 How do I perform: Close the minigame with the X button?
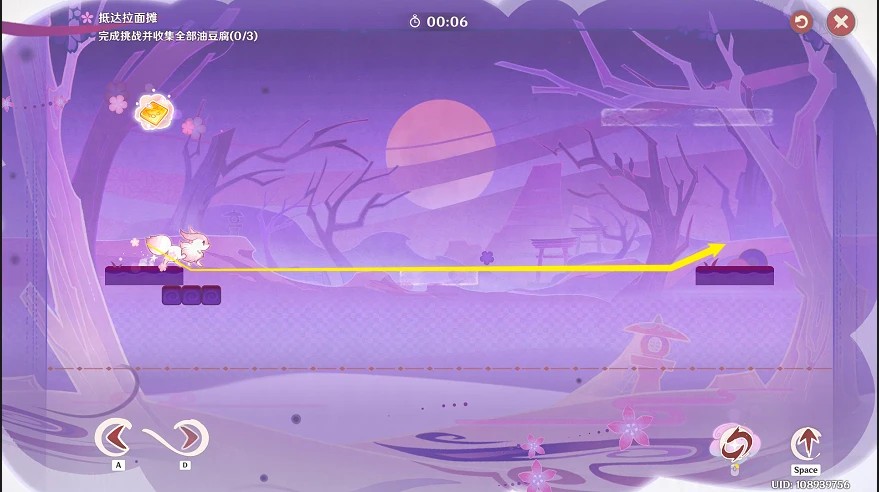[841, 22]
